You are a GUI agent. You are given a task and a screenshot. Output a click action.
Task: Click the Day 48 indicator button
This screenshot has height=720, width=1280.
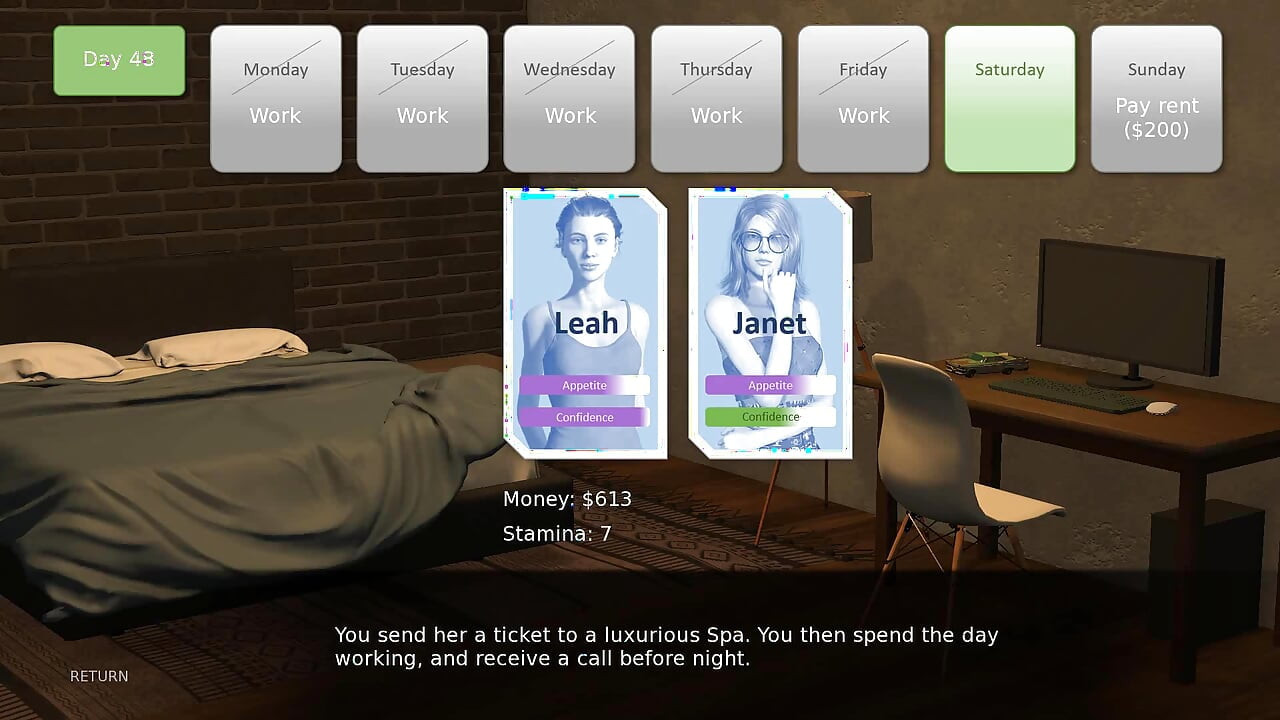coord(119,60)
